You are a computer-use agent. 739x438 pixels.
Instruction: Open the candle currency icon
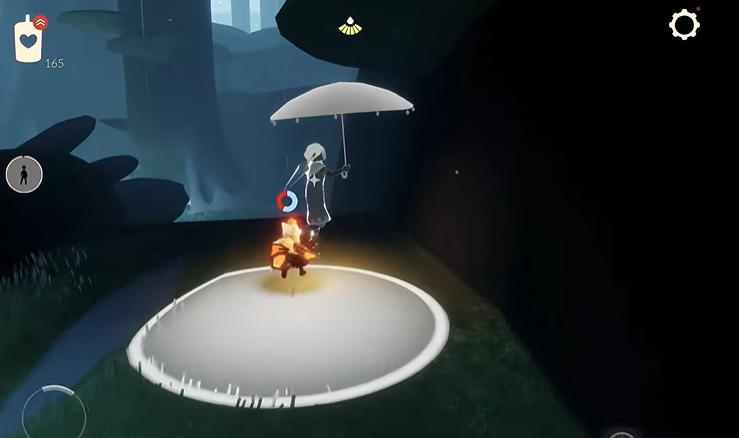click(28, 39)
